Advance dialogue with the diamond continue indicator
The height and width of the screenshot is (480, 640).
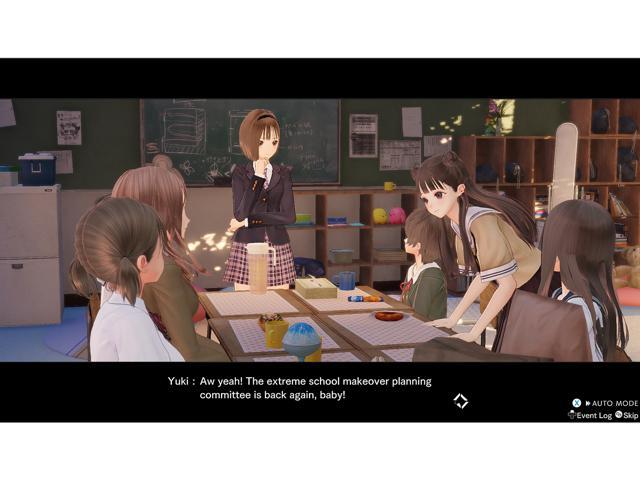coord(460,401)
